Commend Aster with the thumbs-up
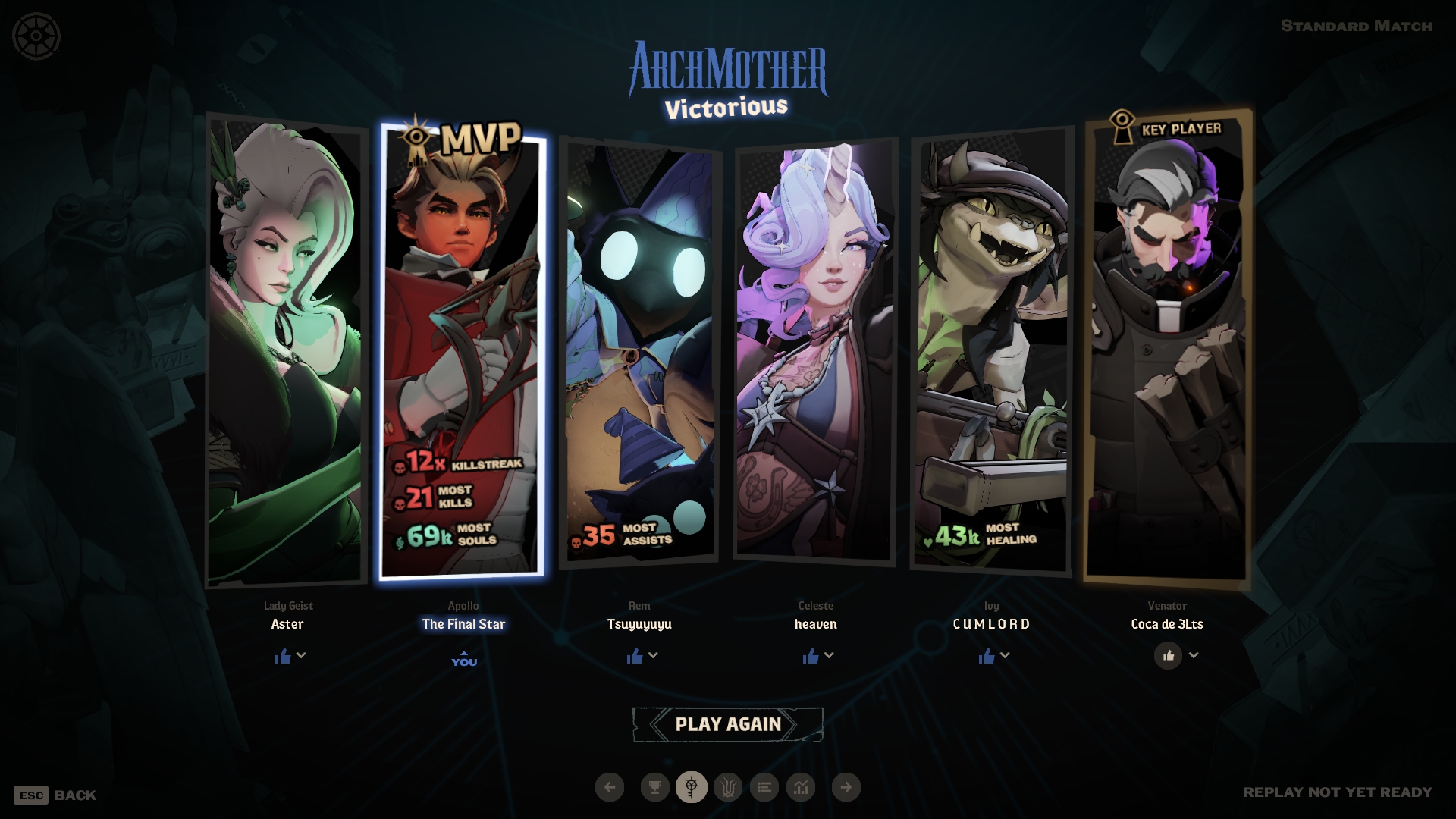 tap(283, 656)
